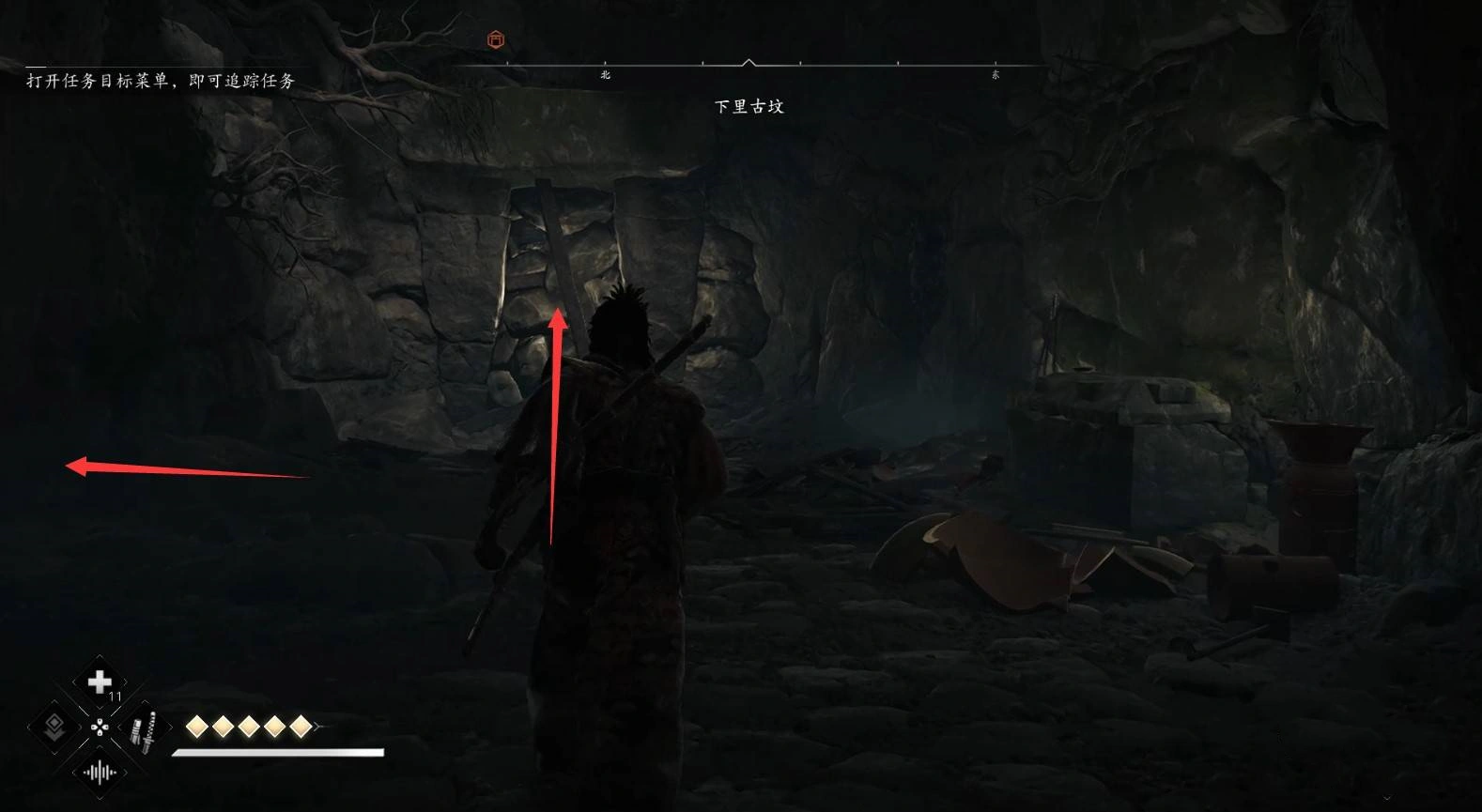Image resolution: width=1482 pixels, height=812 pixels.
Task: Select the katana and scabbard weapon slot
Action: [145, 729]
